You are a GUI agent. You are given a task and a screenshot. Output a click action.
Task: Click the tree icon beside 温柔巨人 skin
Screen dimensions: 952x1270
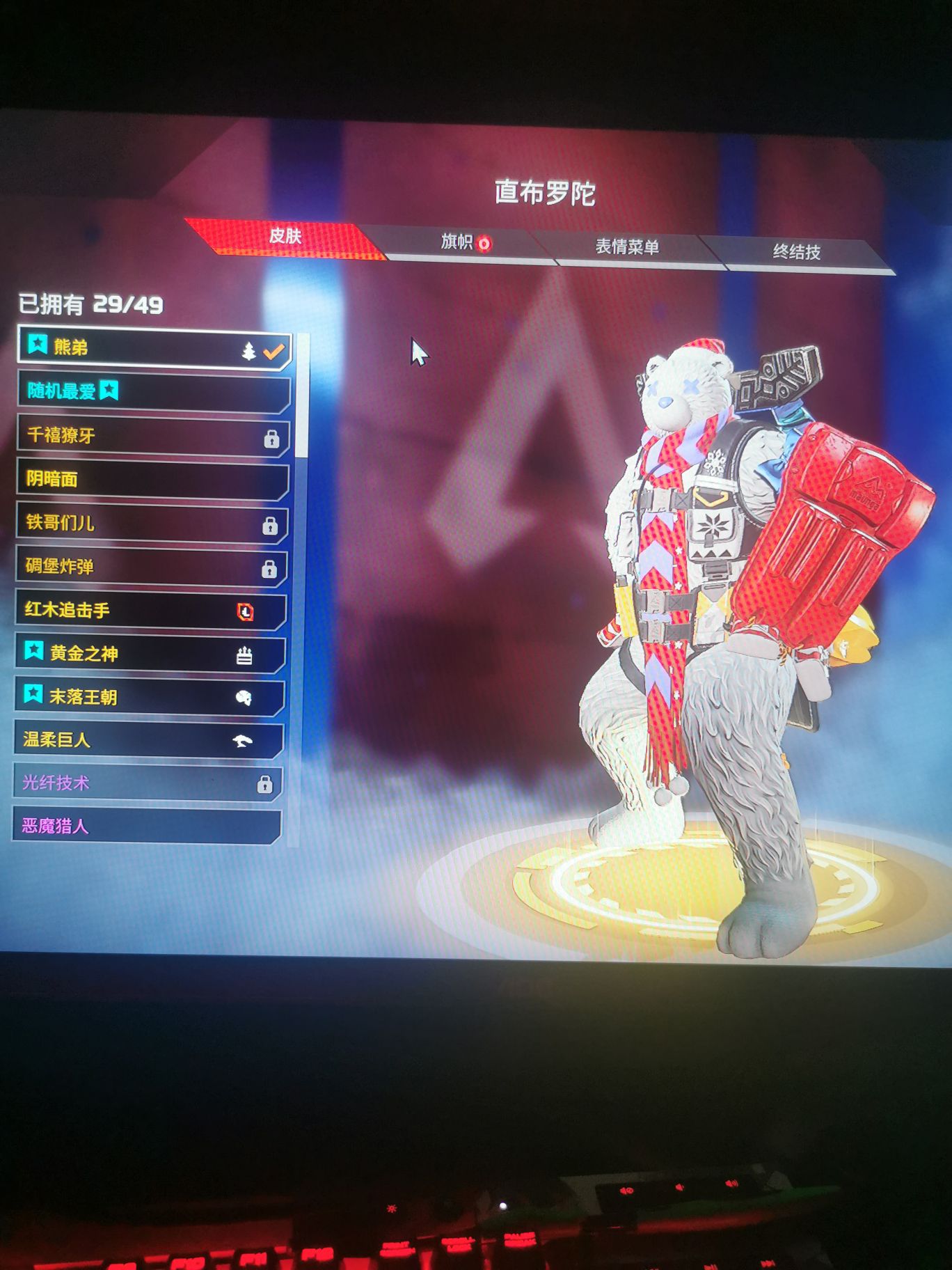pyautogui.click(x=244, y=739)
